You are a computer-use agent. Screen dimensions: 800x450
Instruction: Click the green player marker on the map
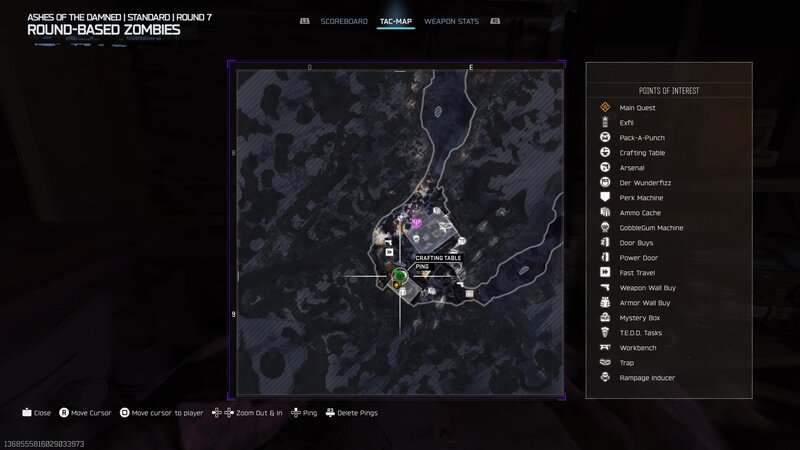click(399, 275)
